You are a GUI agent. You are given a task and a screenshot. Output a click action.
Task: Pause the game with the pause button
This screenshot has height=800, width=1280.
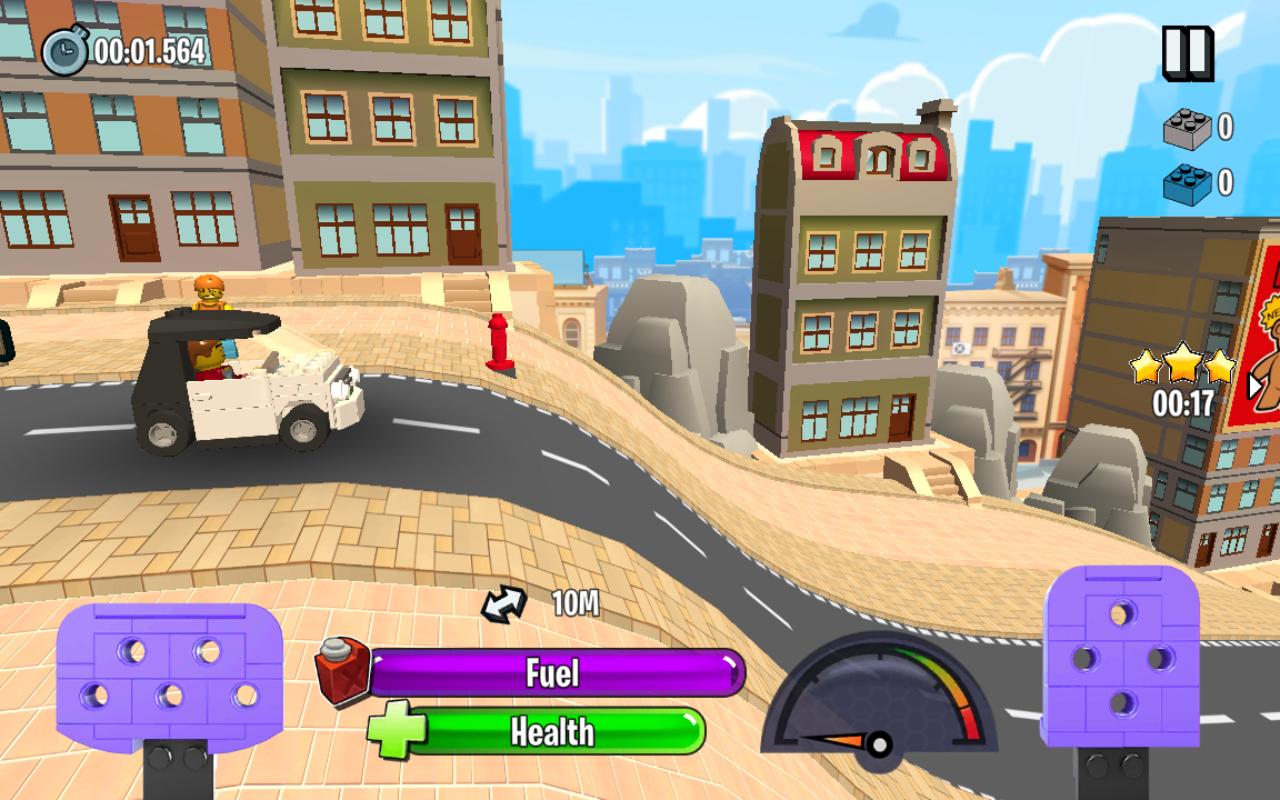1187,52
